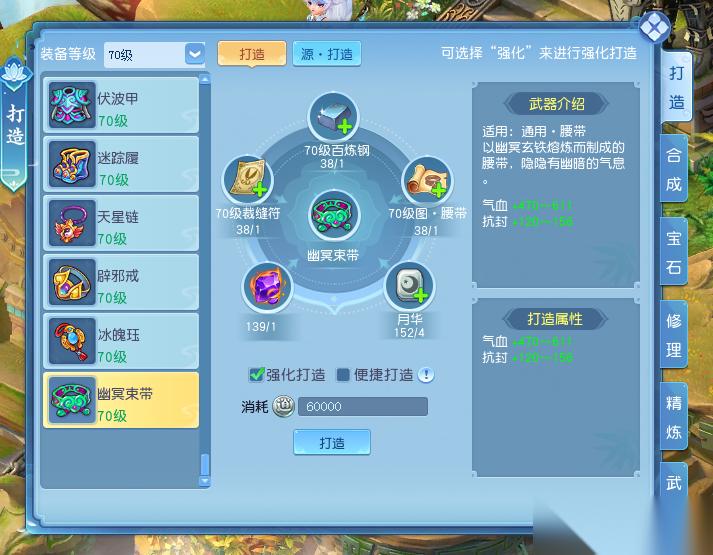The image size is (713, 555).
Task: Choose 冰魄珏 pendant in equipment list
Action: [x=120, y=343]
